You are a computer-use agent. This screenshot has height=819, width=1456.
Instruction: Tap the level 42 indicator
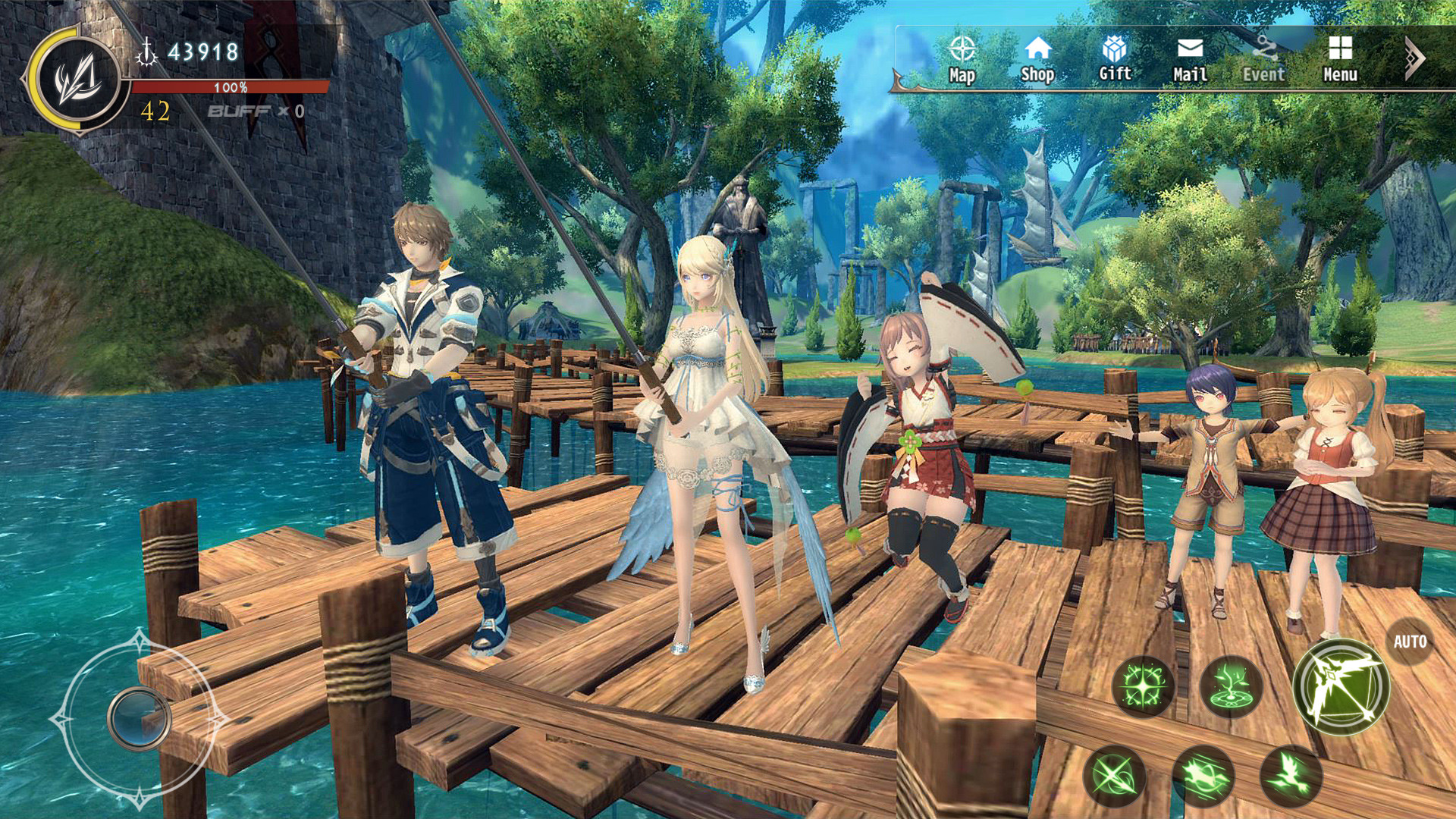point(153,112)
